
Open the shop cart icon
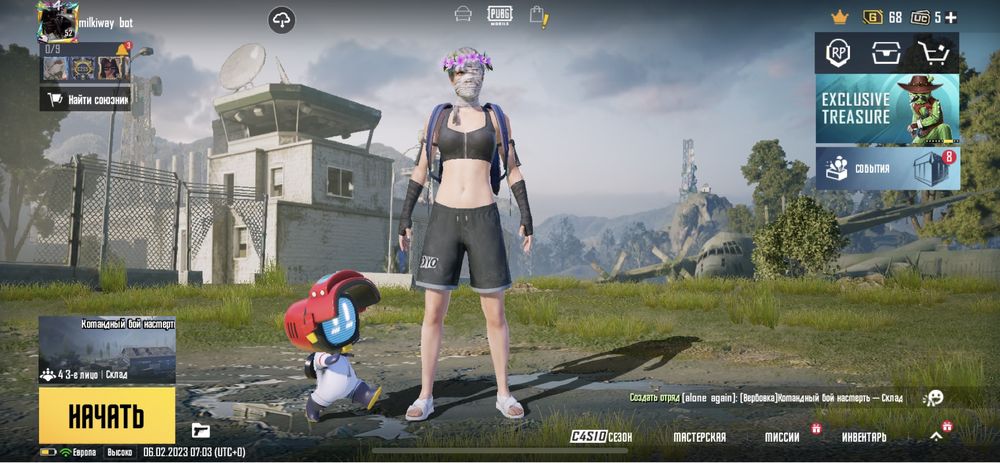click(x=936, y=53)
